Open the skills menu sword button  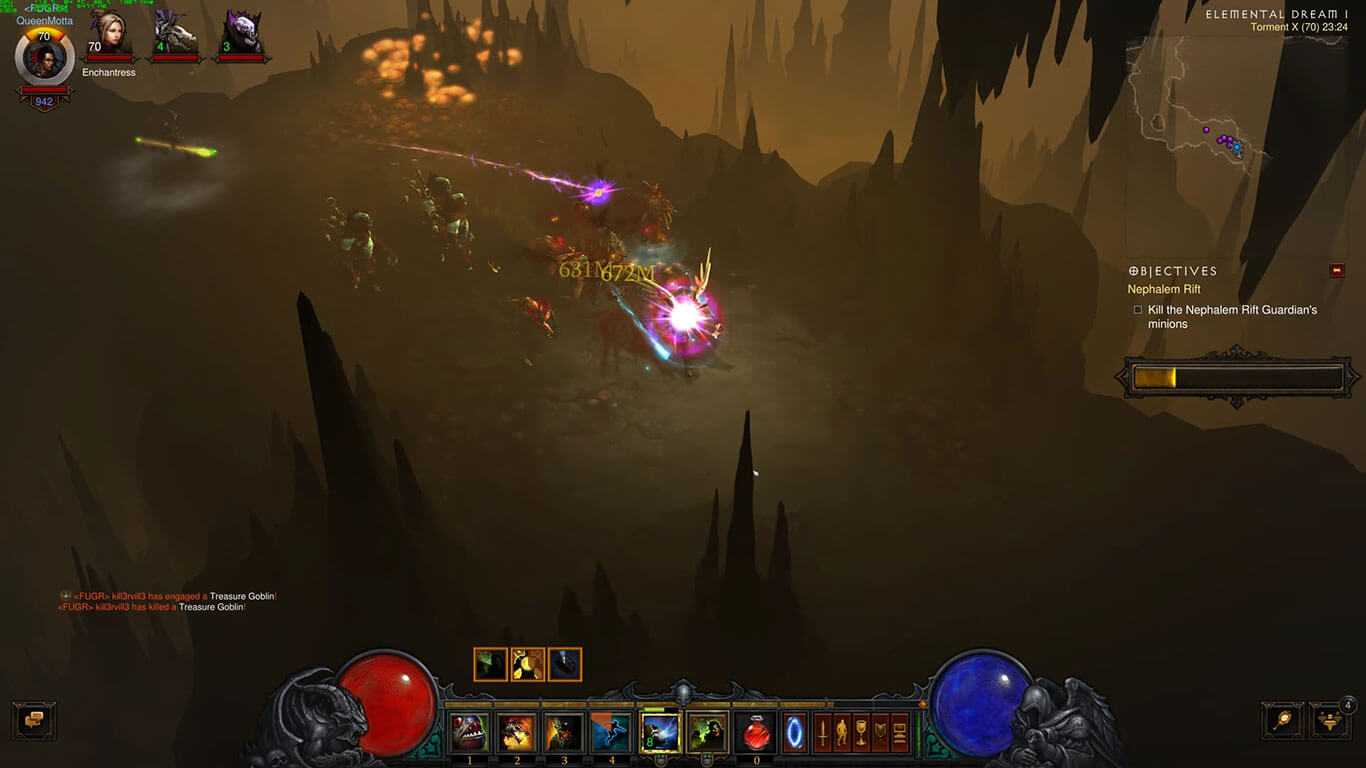(x=823, y=733)
